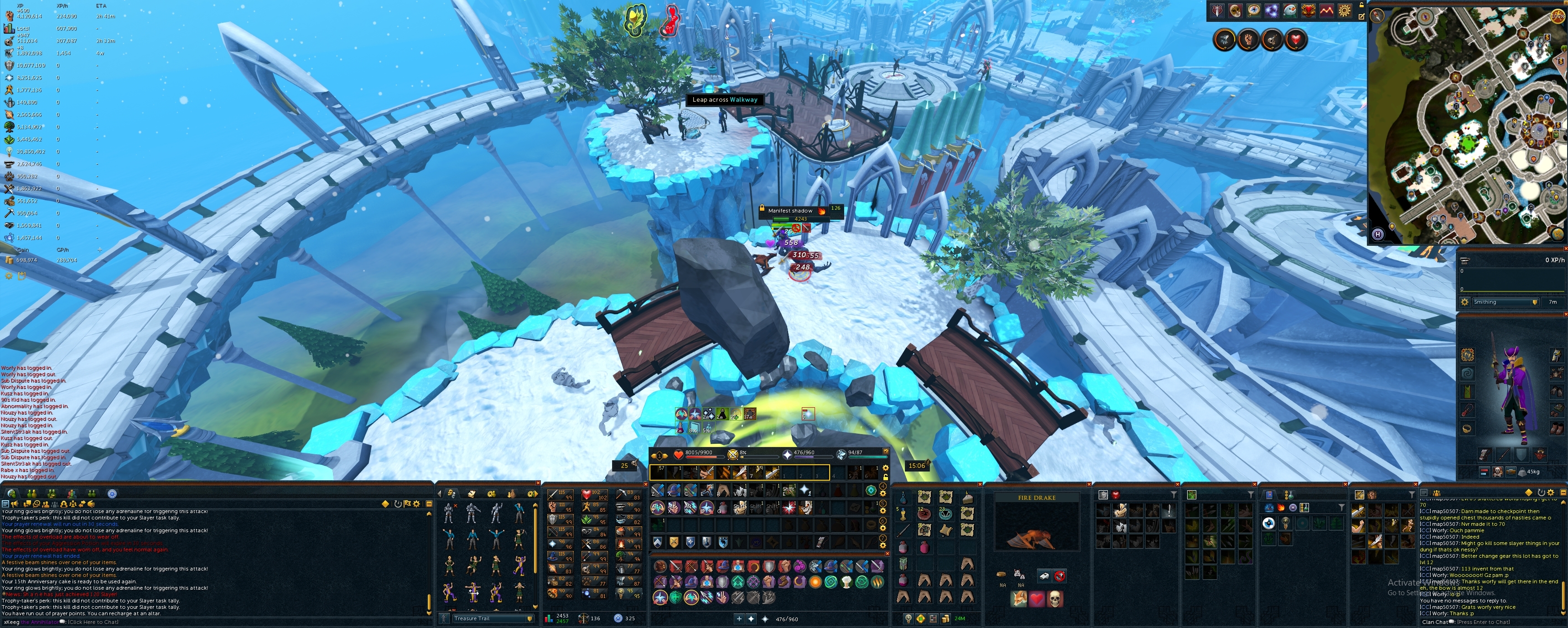The height and width of the screenshot is (628, 1568).
Task: Open the action bar settings cog
Action: point(886,469)
